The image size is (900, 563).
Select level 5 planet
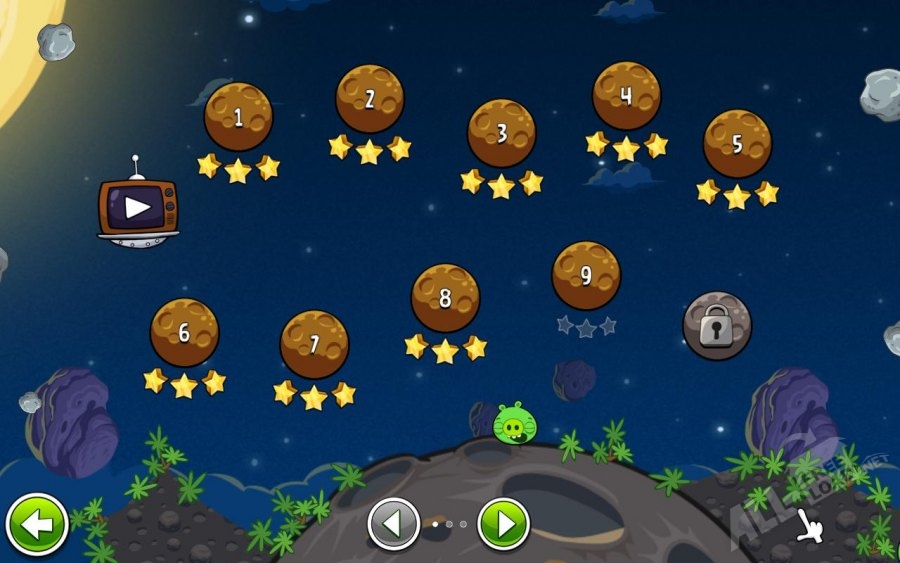737,143
